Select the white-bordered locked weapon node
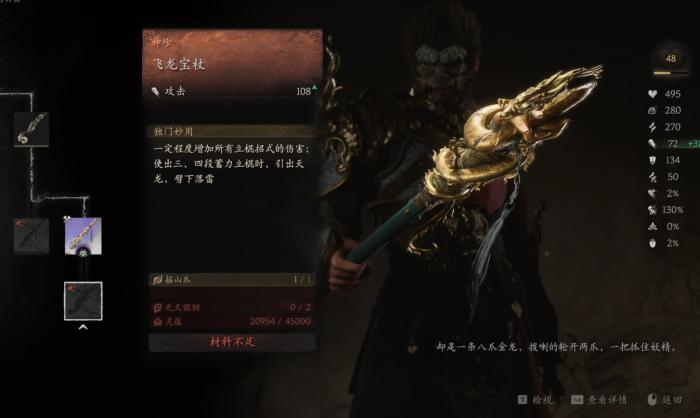Viewport: 700px width, 418px height. click(x=83, y=300)
